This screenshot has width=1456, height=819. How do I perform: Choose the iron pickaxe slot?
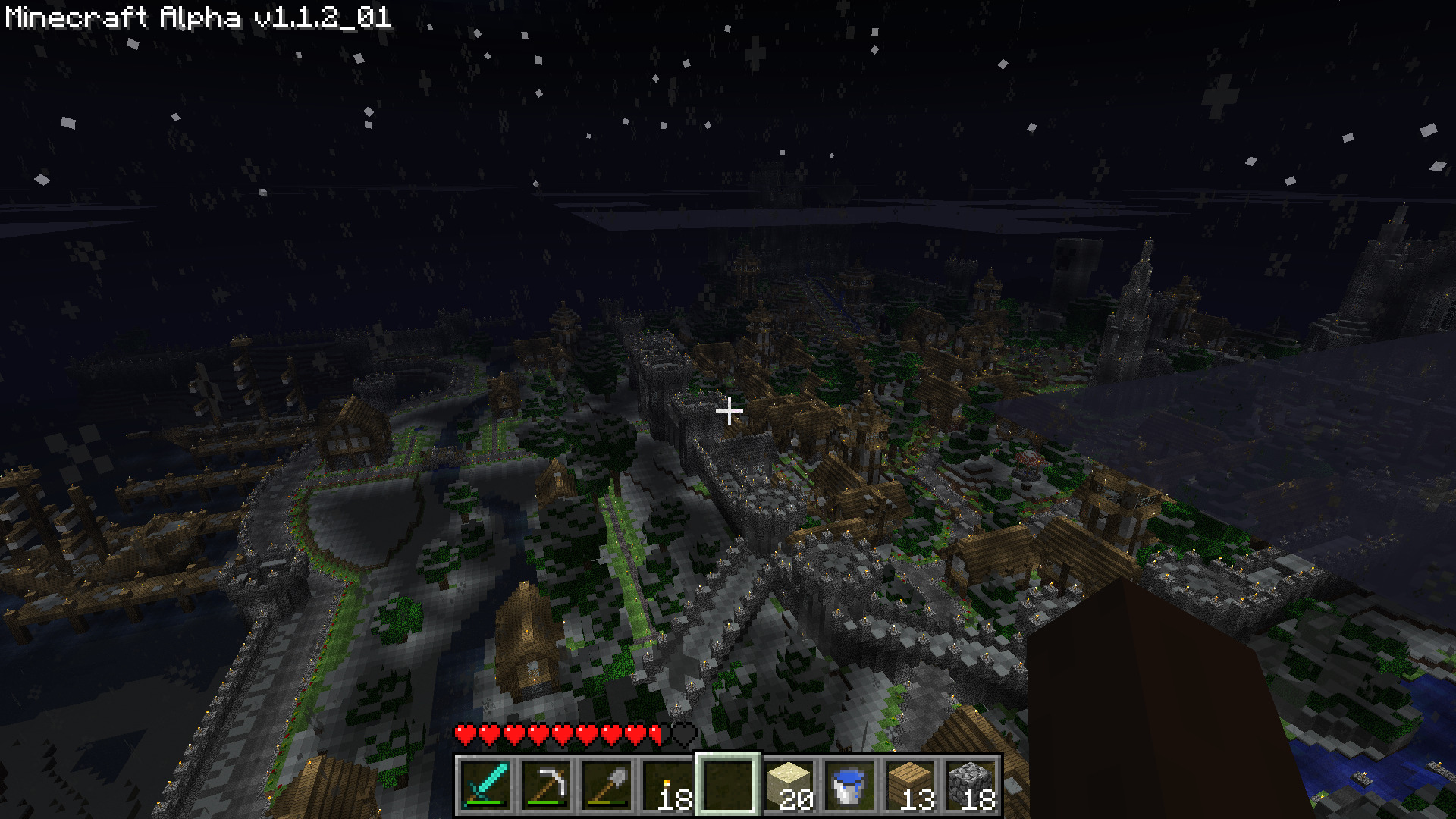pyautogui.click(x=546, y=786)
